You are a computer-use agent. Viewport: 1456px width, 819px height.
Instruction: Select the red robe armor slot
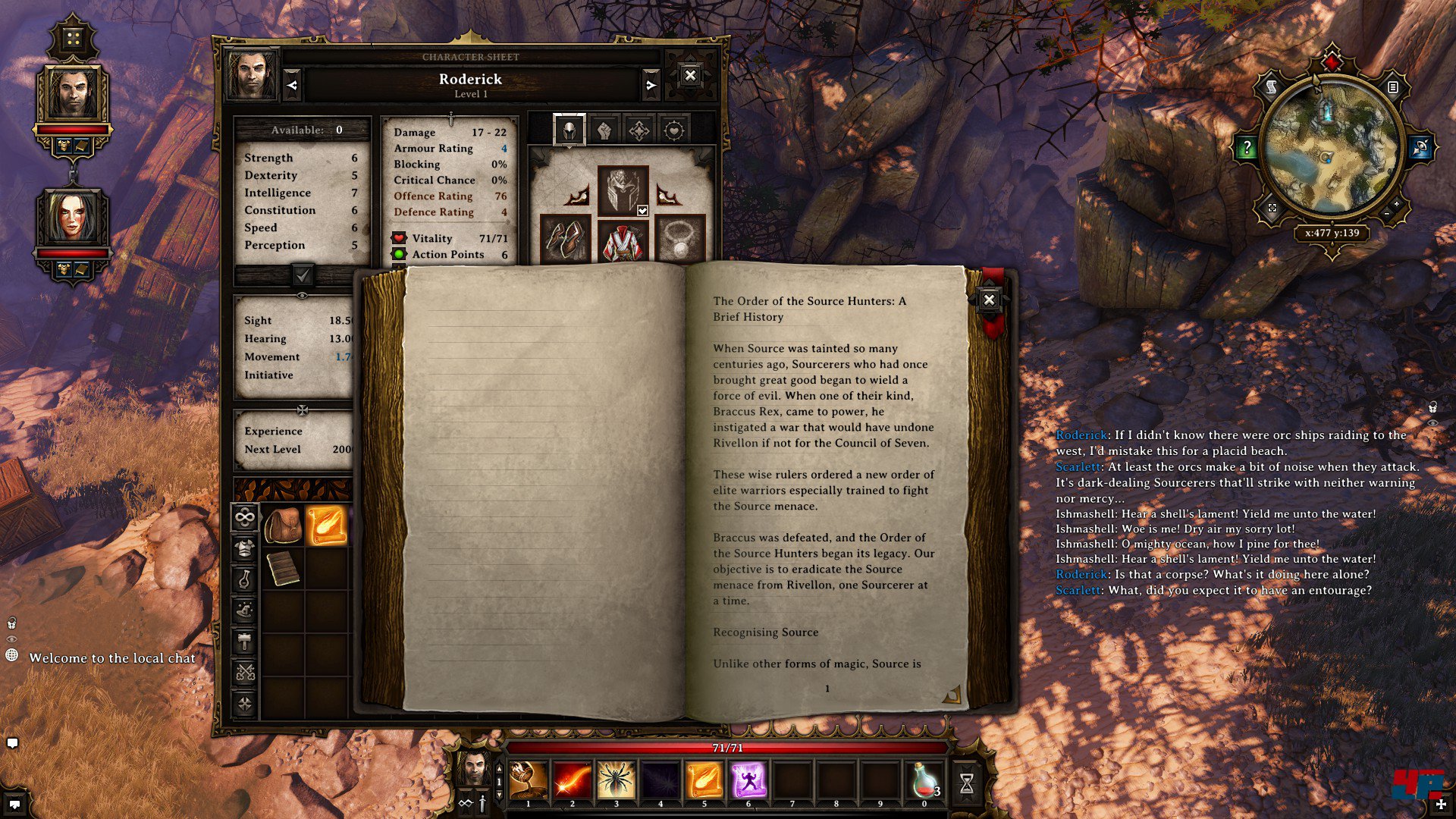[x=623, y=242]
